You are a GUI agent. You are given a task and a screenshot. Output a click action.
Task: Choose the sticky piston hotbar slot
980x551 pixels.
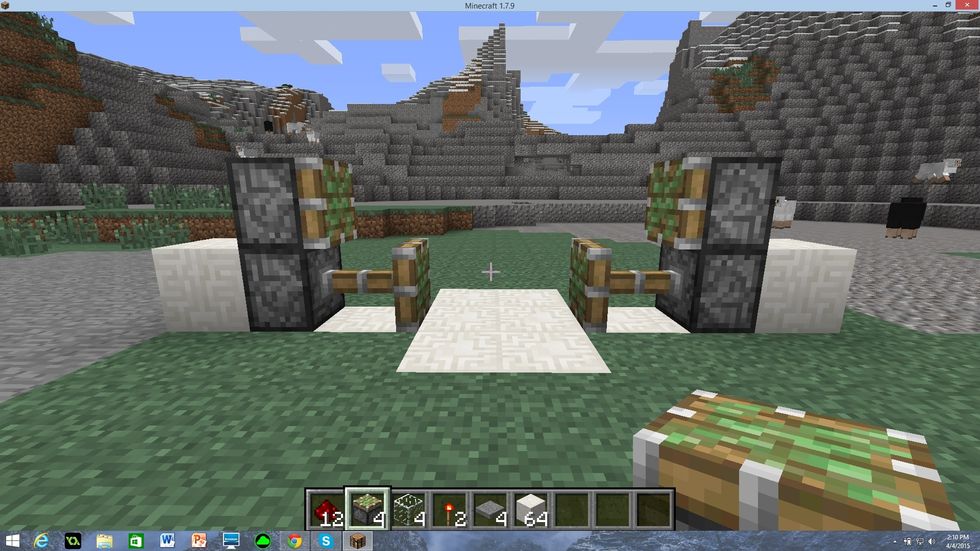click(x=367, y=507)
